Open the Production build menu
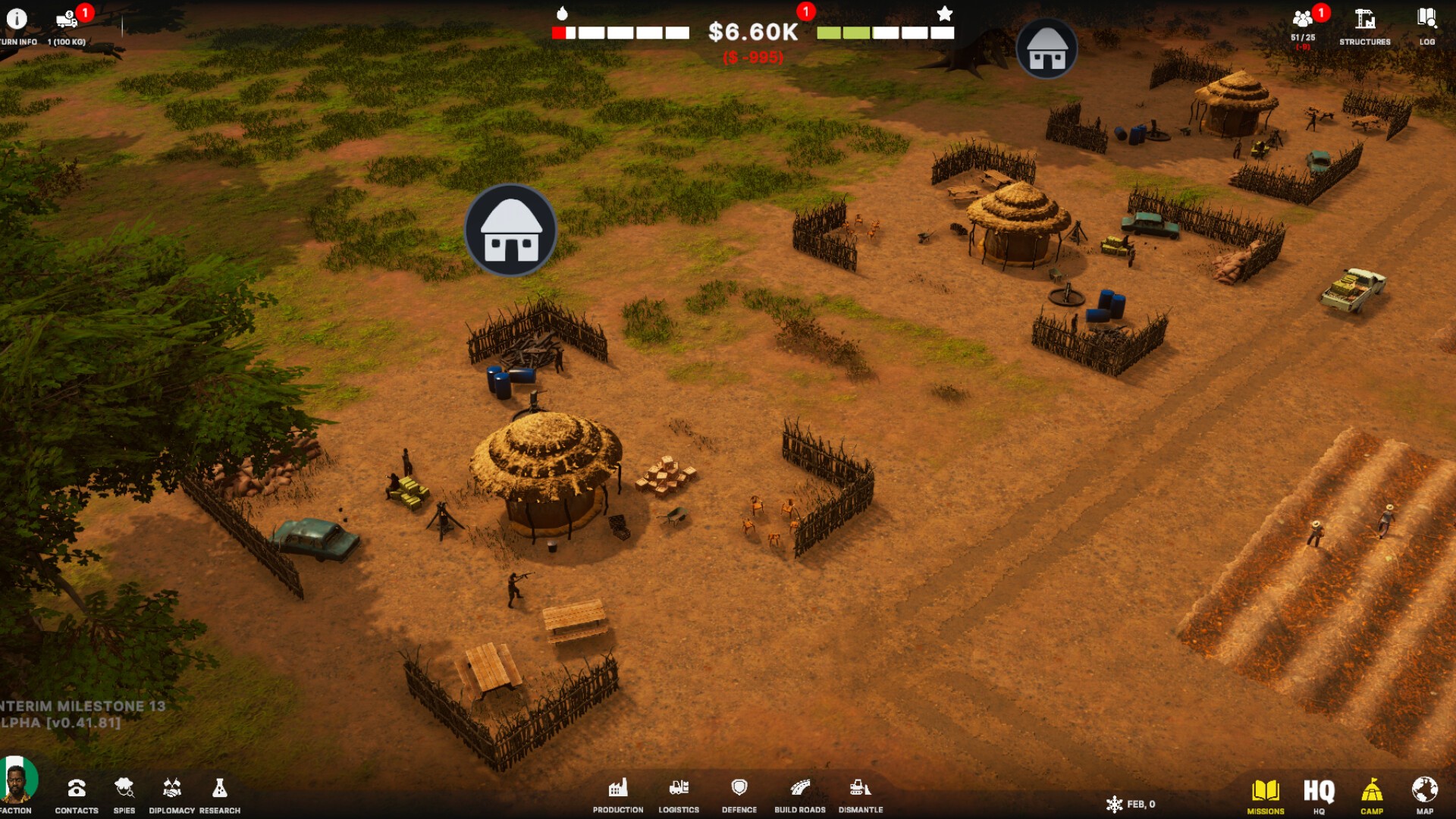This screenshot has width=1456, height=819. point(618,789)
